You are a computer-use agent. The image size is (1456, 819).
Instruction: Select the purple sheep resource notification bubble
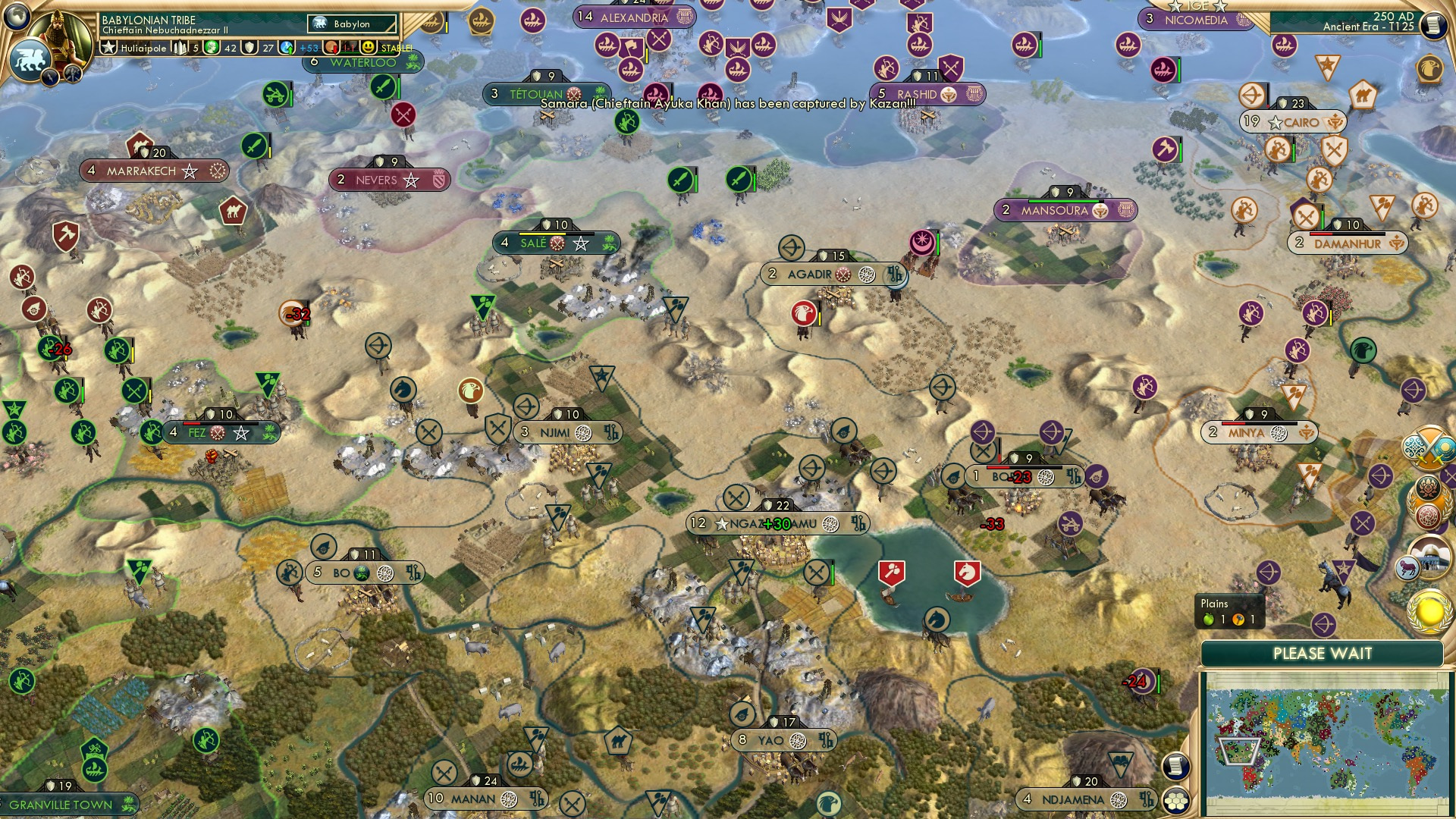click(x=1407, y=566)
